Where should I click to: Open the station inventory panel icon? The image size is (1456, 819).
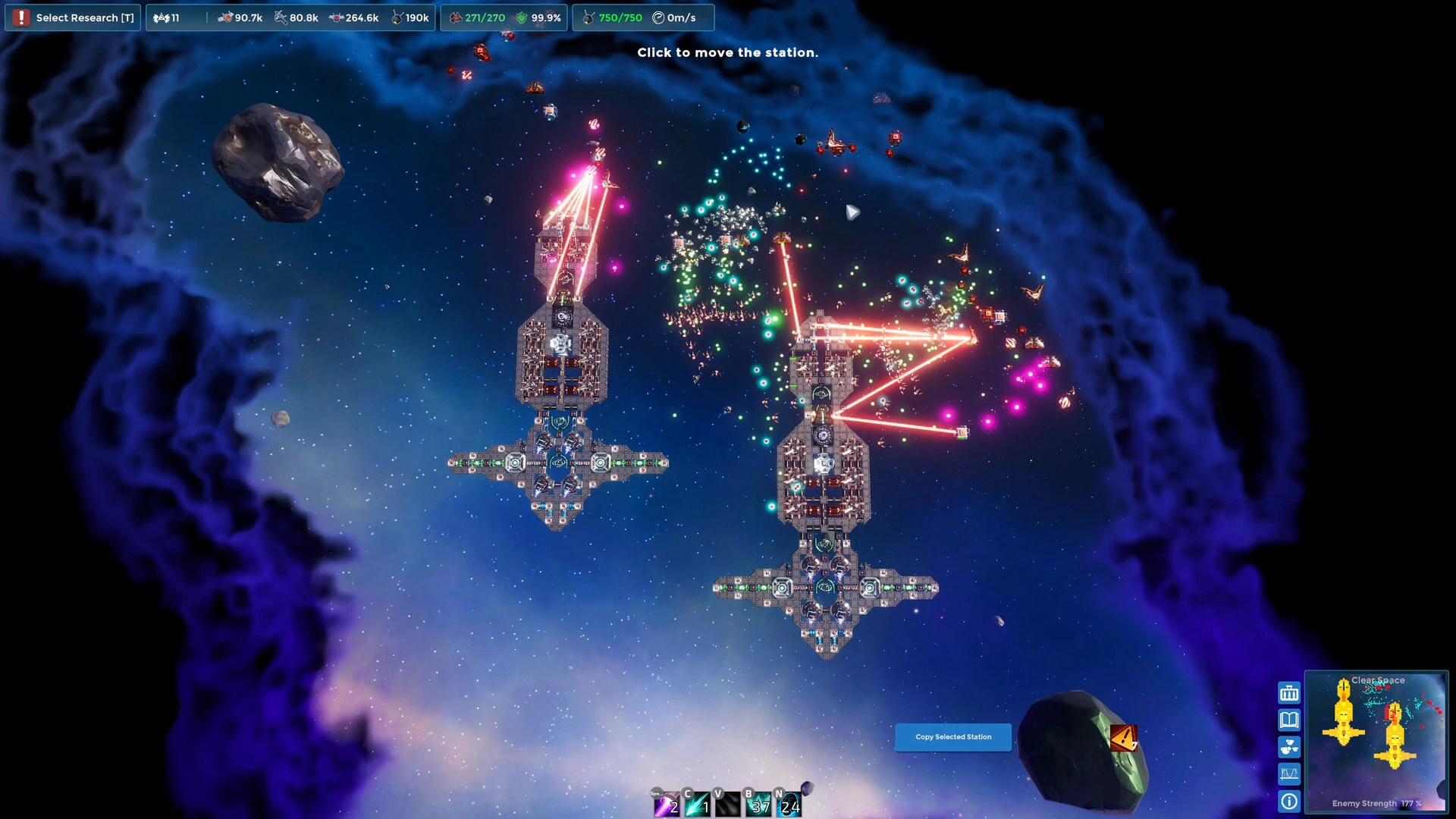1289,692
